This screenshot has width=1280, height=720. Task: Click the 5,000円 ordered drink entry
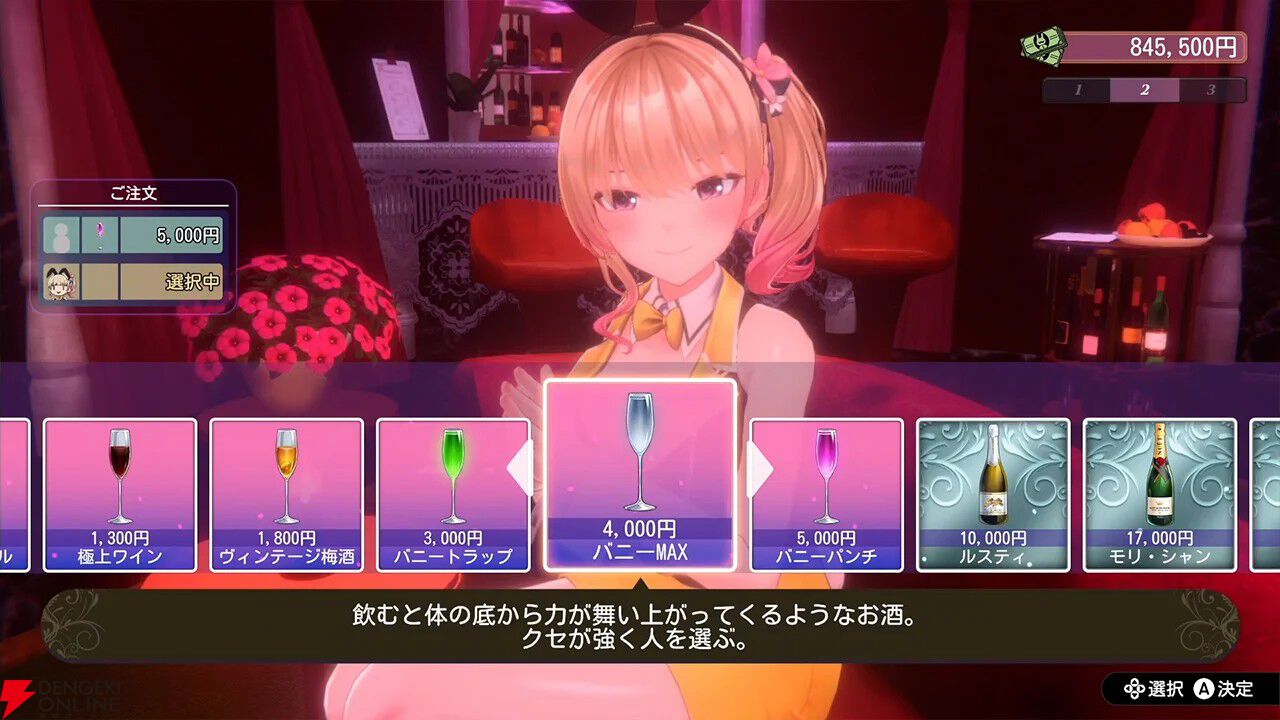190,234
